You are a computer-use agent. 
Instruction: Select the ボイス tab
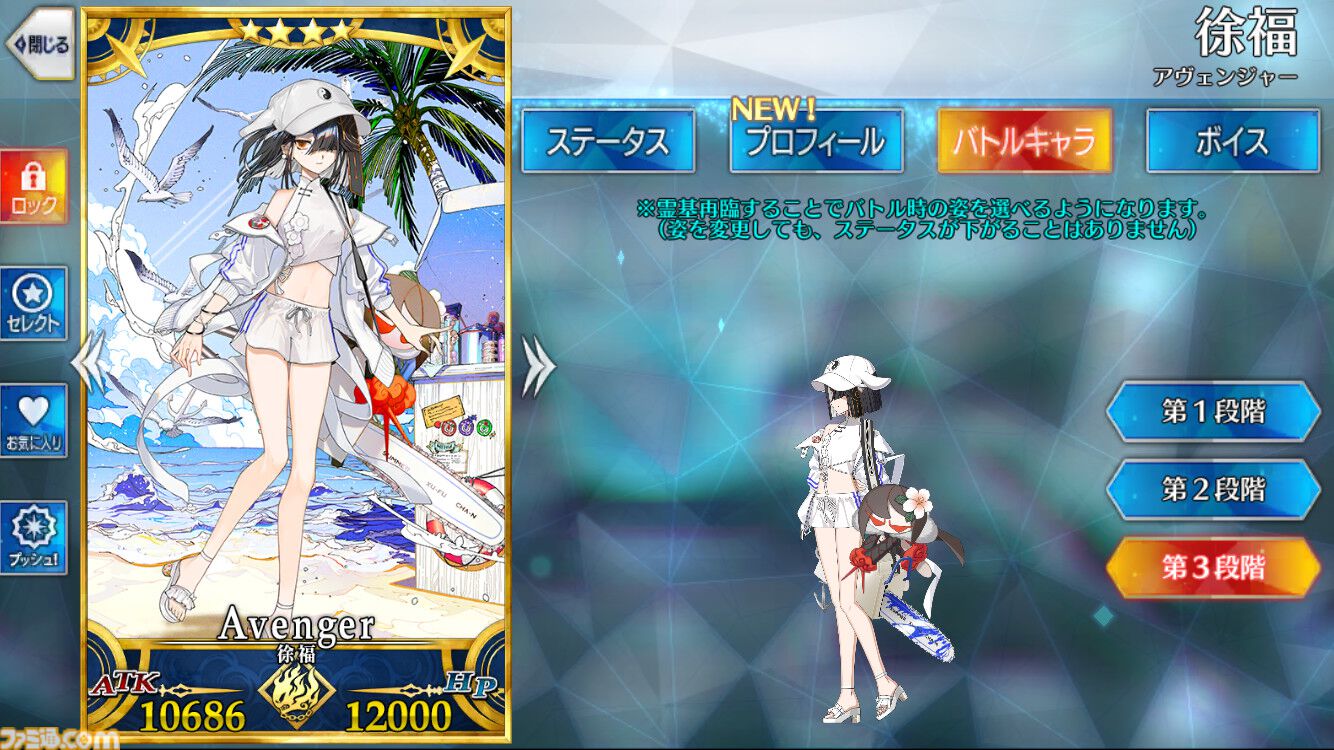point(1231,141)
